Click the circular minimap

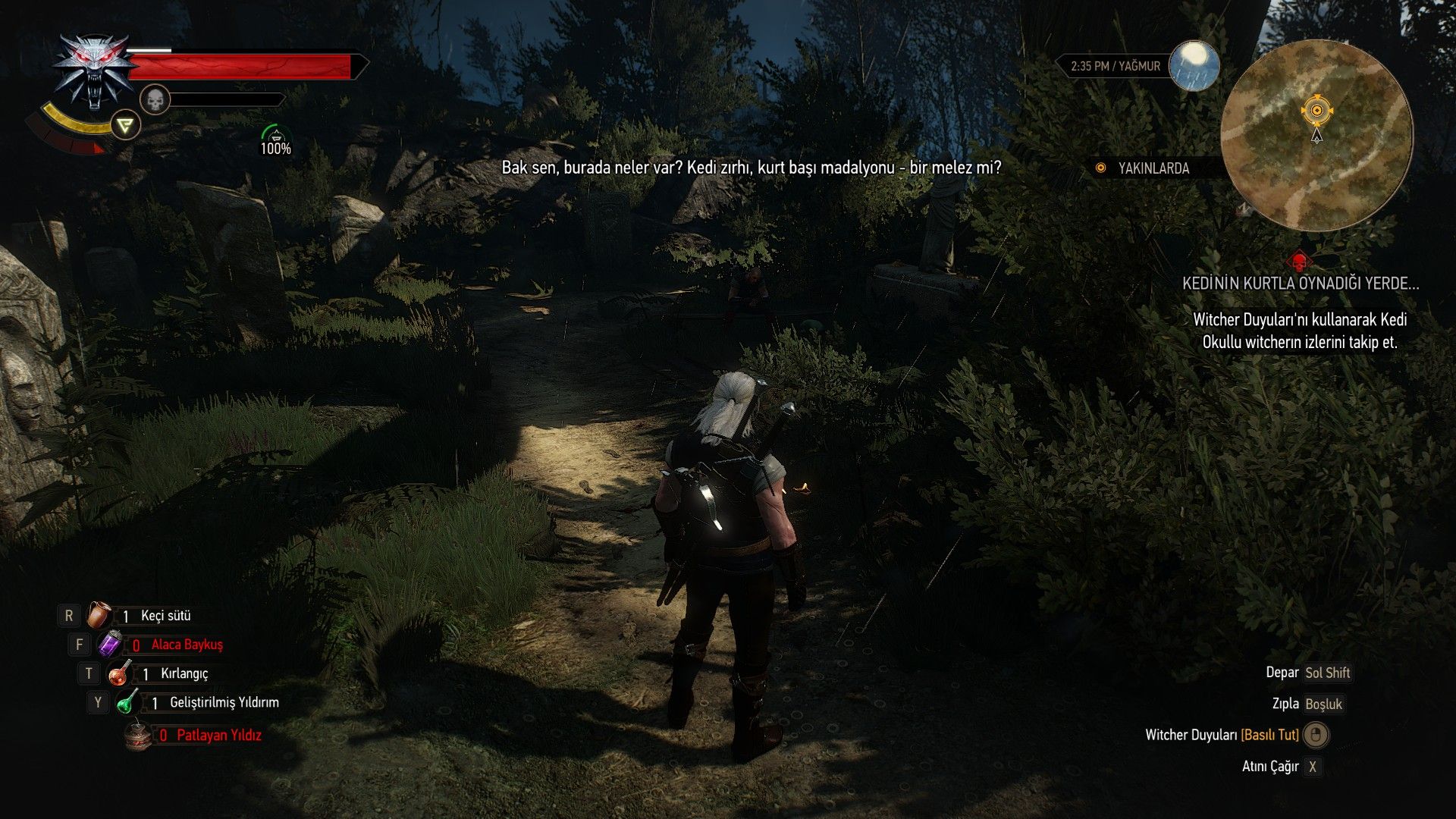pos(1316,135)
